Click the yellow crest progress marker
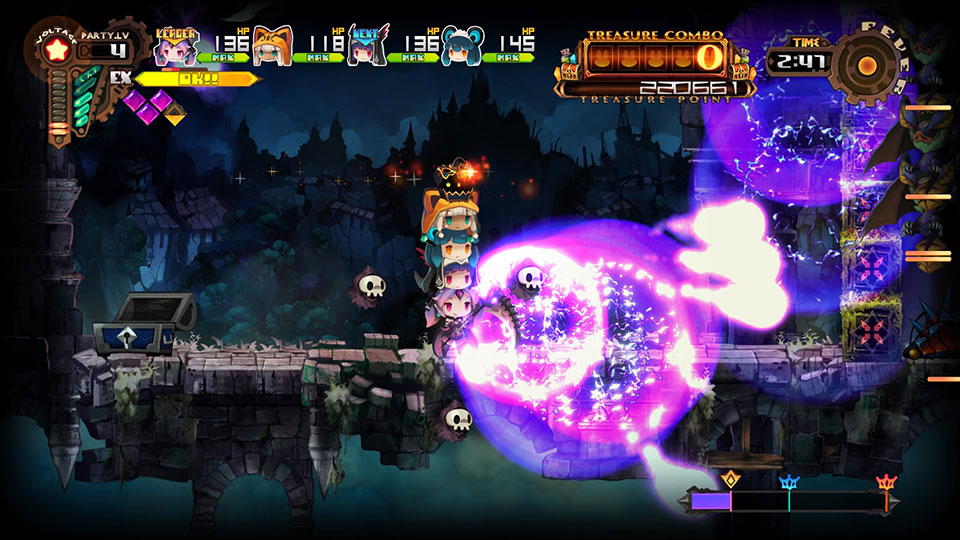Image resolution: width=960 pixels, height=540 pixels. point(729,480)
